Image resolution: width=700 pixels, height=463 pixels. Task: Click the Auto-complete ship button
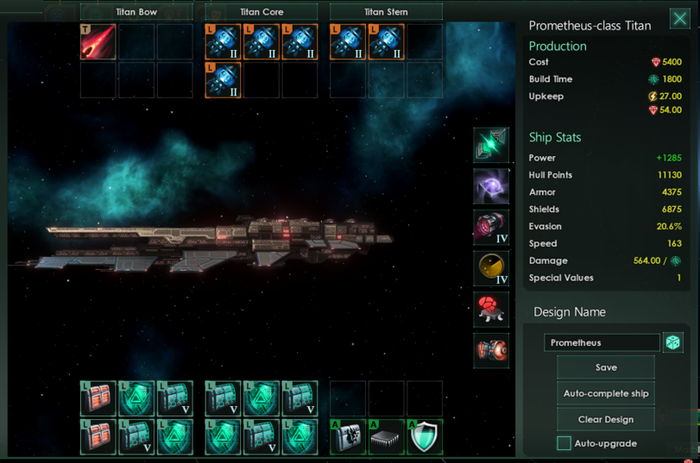coord(606,393)
